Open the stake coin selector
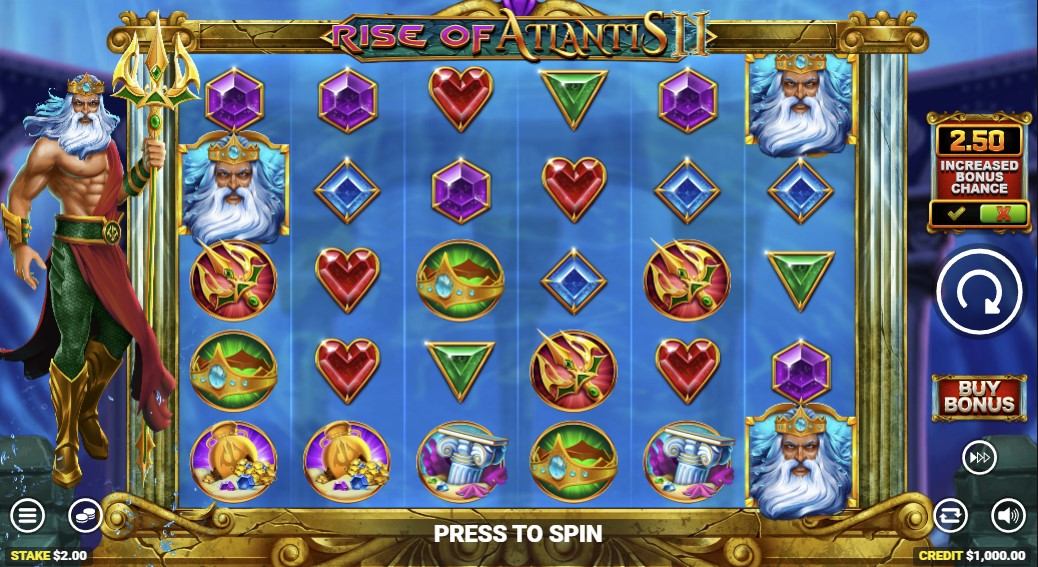Viewport: 1038px width, 567px height. click(x=85, y=516)
